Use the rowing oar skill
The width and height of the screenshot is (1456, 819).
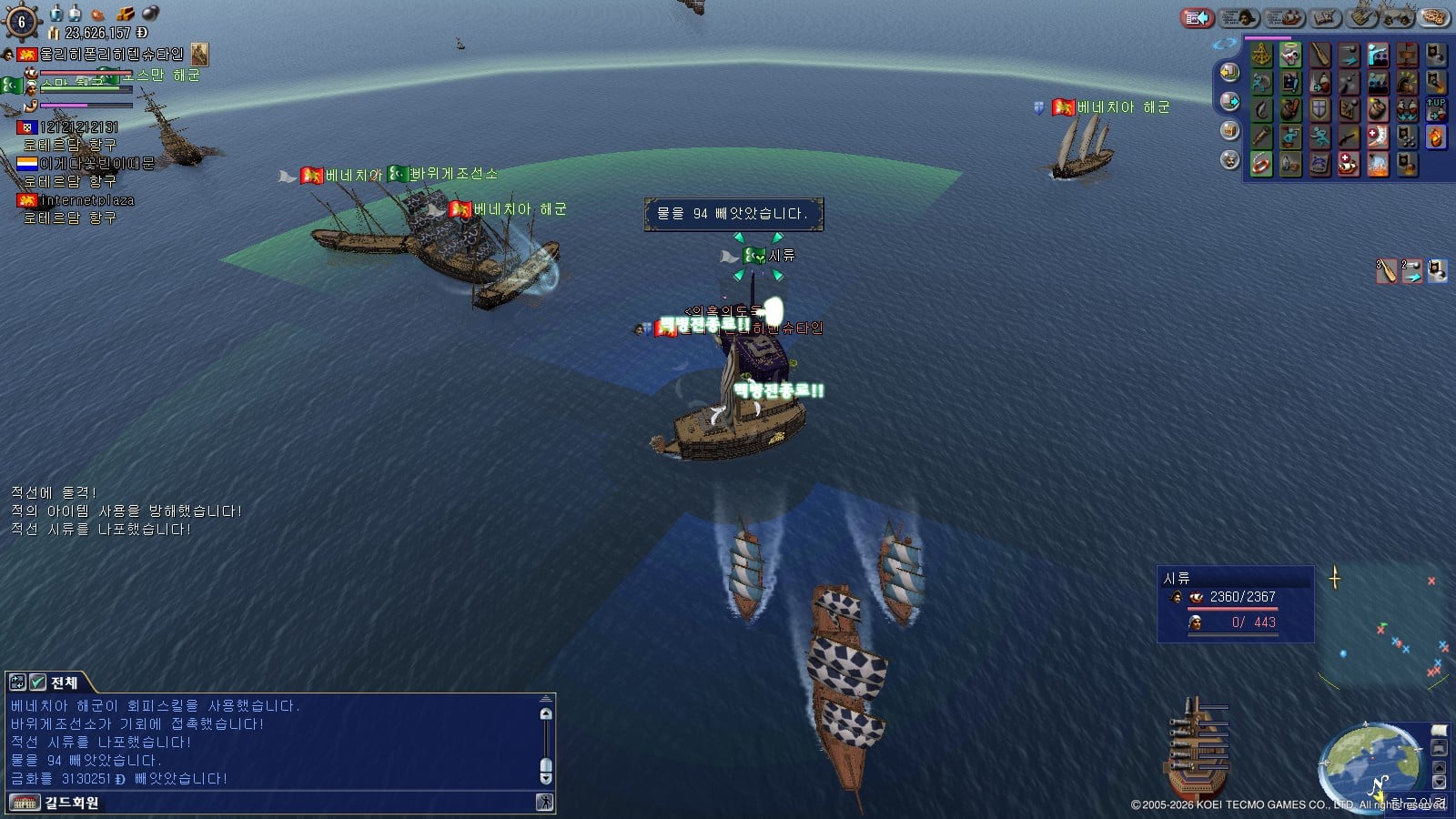click(x=1319, y=56)
